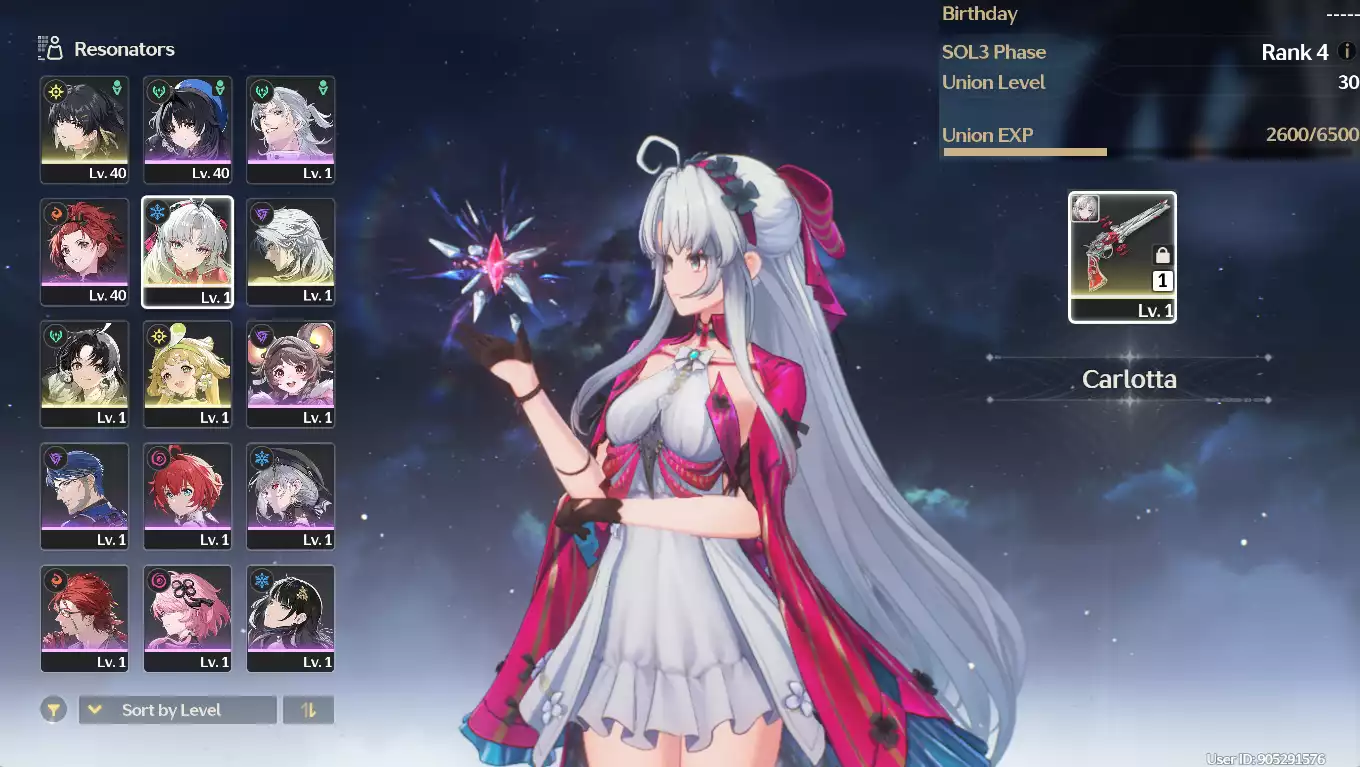Image resolution: width=1360 pixels, height=767 pixels.
Task: Toggle the ascending/descending sort order arrows
Action: coord(308,710)
